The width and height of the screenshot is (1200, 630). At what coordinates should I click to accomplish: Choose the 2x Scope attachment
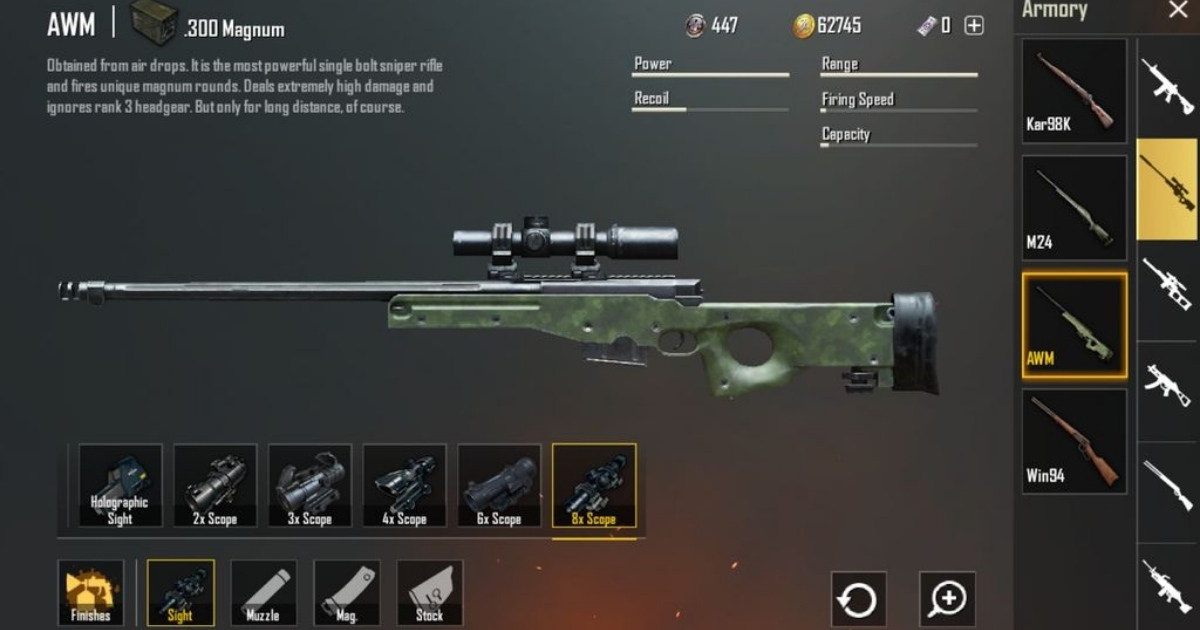215,486
